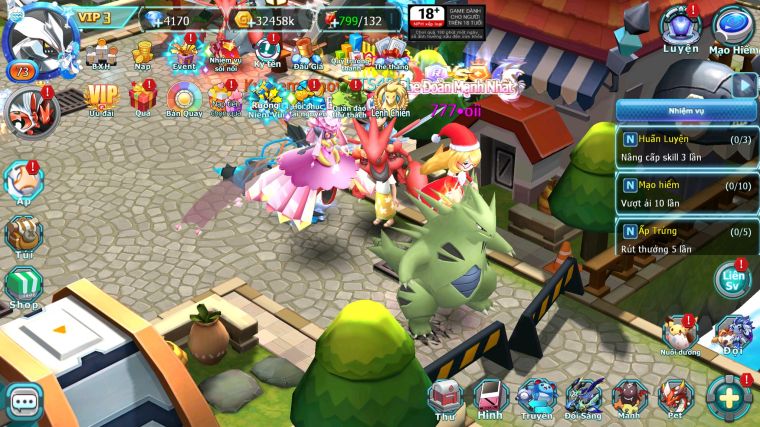Expand the yellow plus menu button
Viewport: 760px width, 427px height.
tap(729, 398)
